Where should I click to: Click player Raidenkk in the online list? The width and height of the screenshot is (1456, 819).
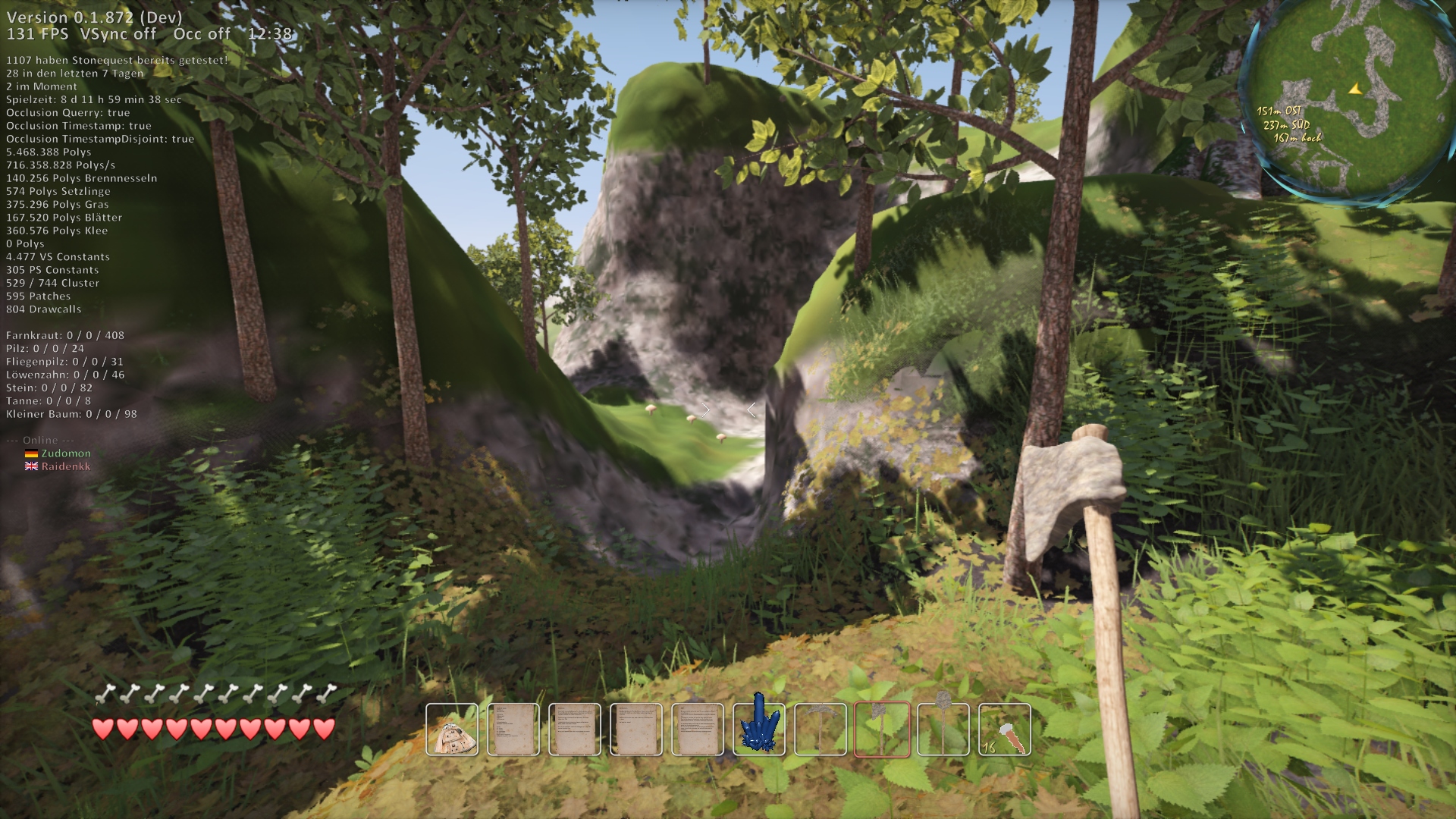(66, 466)
